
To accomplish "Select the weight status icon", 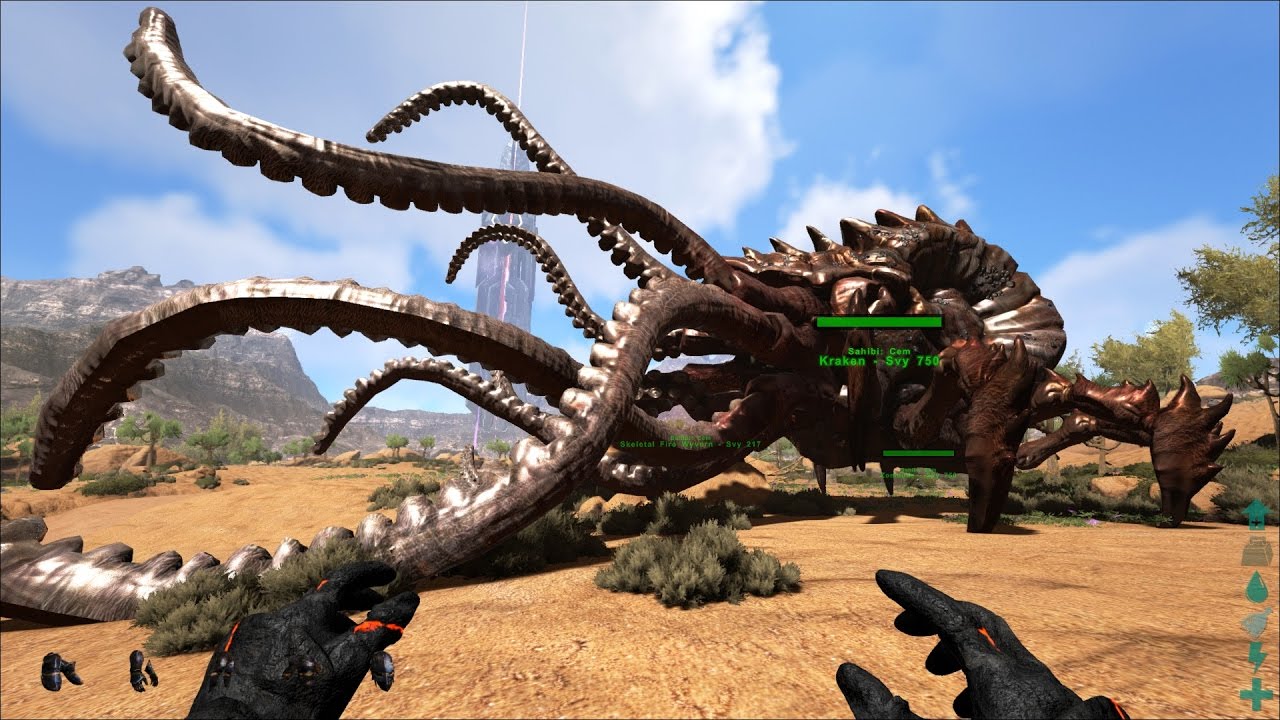I will (x=1256, y=550).
